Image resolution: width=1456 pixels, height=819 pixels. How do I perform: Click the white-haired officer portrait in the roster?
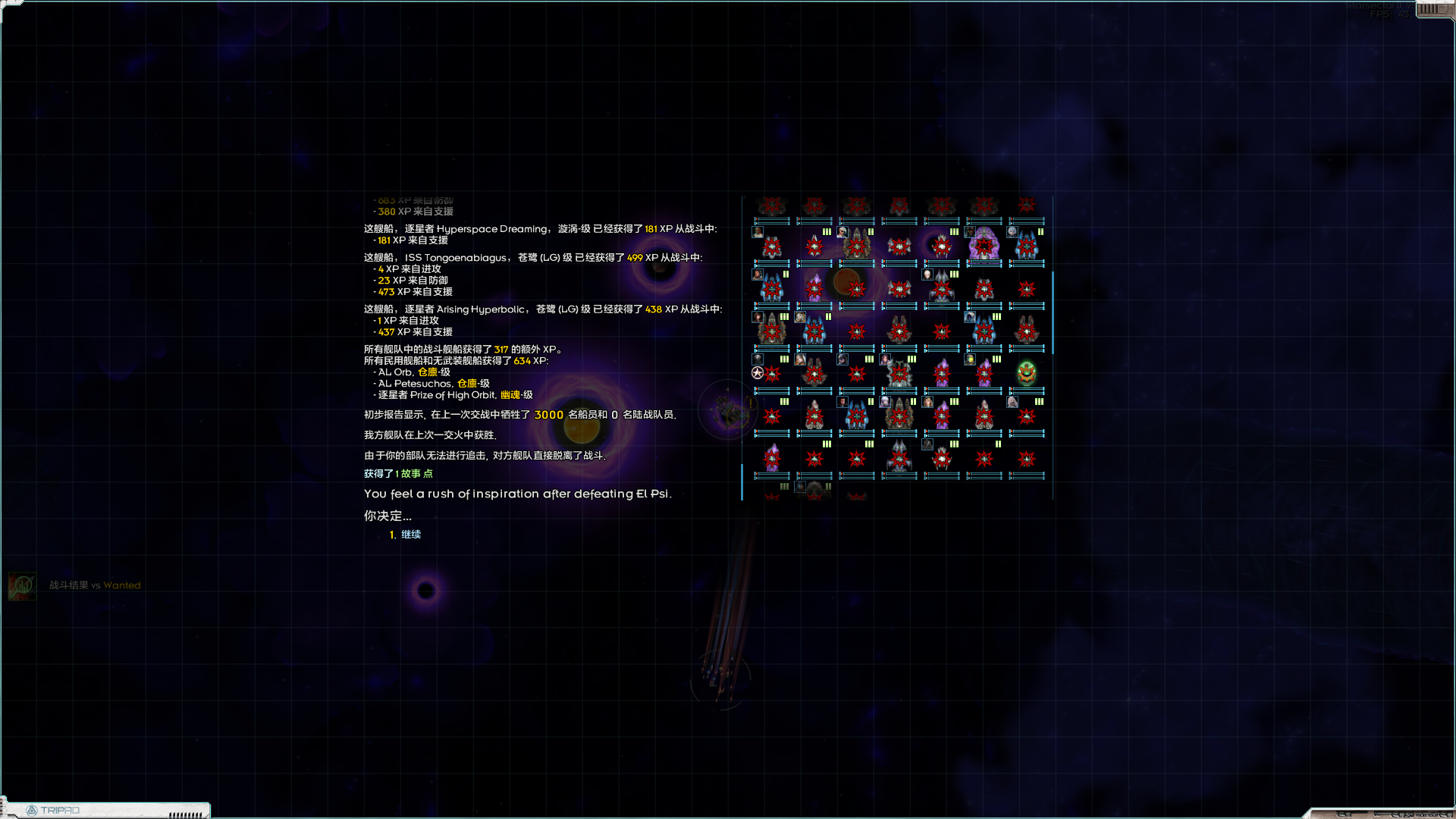(842, 234)
